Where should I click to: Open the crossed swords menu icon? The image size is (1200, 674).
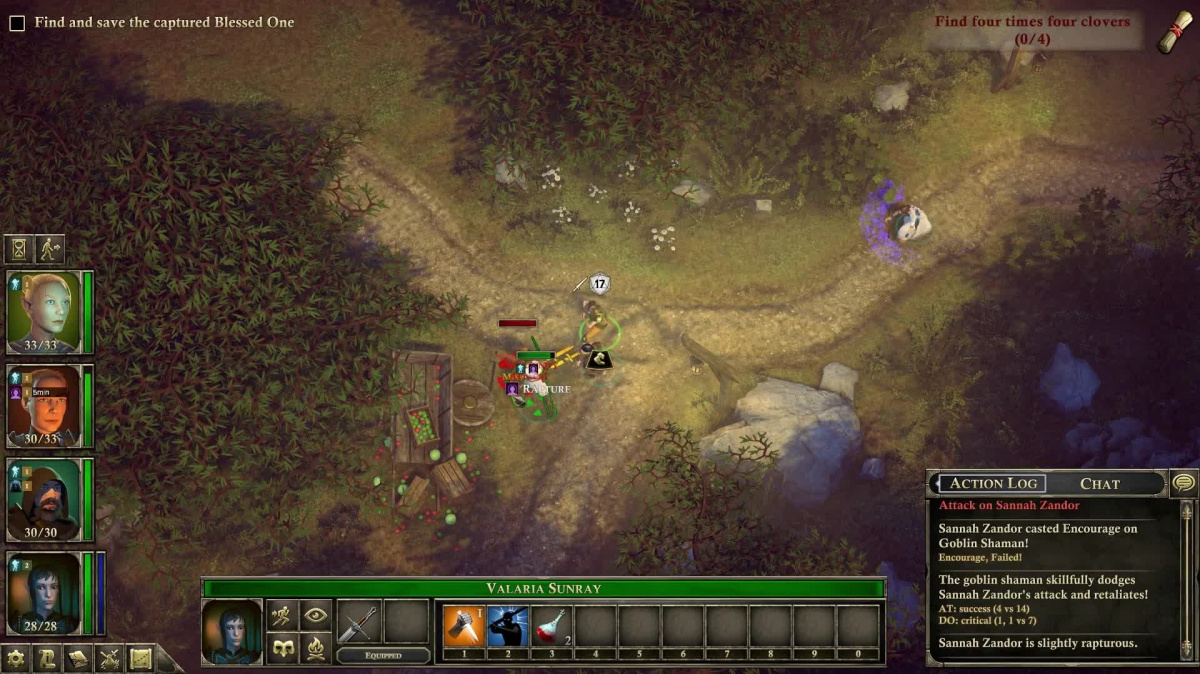pos(109,658)
